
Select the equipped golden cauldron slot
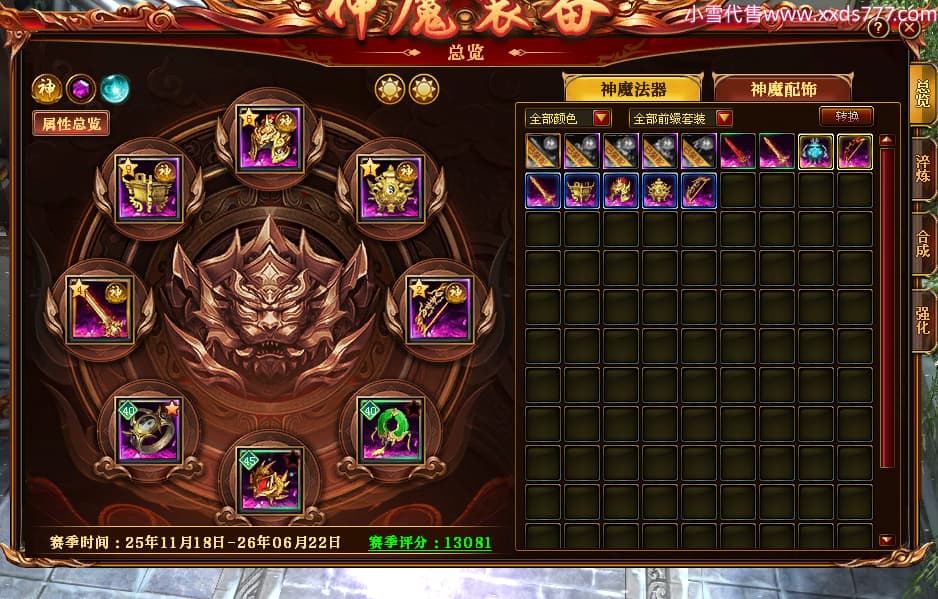(x=147, y=187)
